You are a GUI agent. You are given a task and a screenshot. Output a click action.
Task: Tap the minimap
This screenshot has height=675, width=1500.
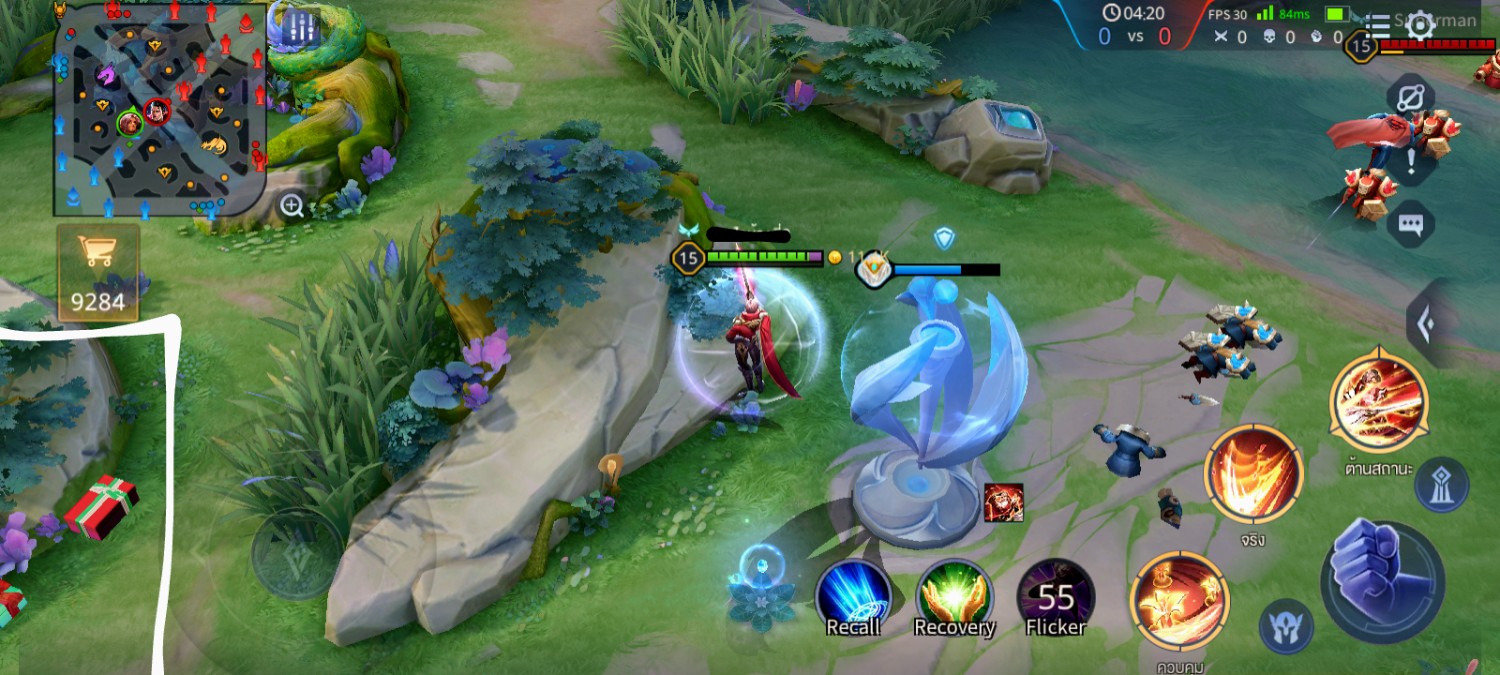[x=160, y=108]
